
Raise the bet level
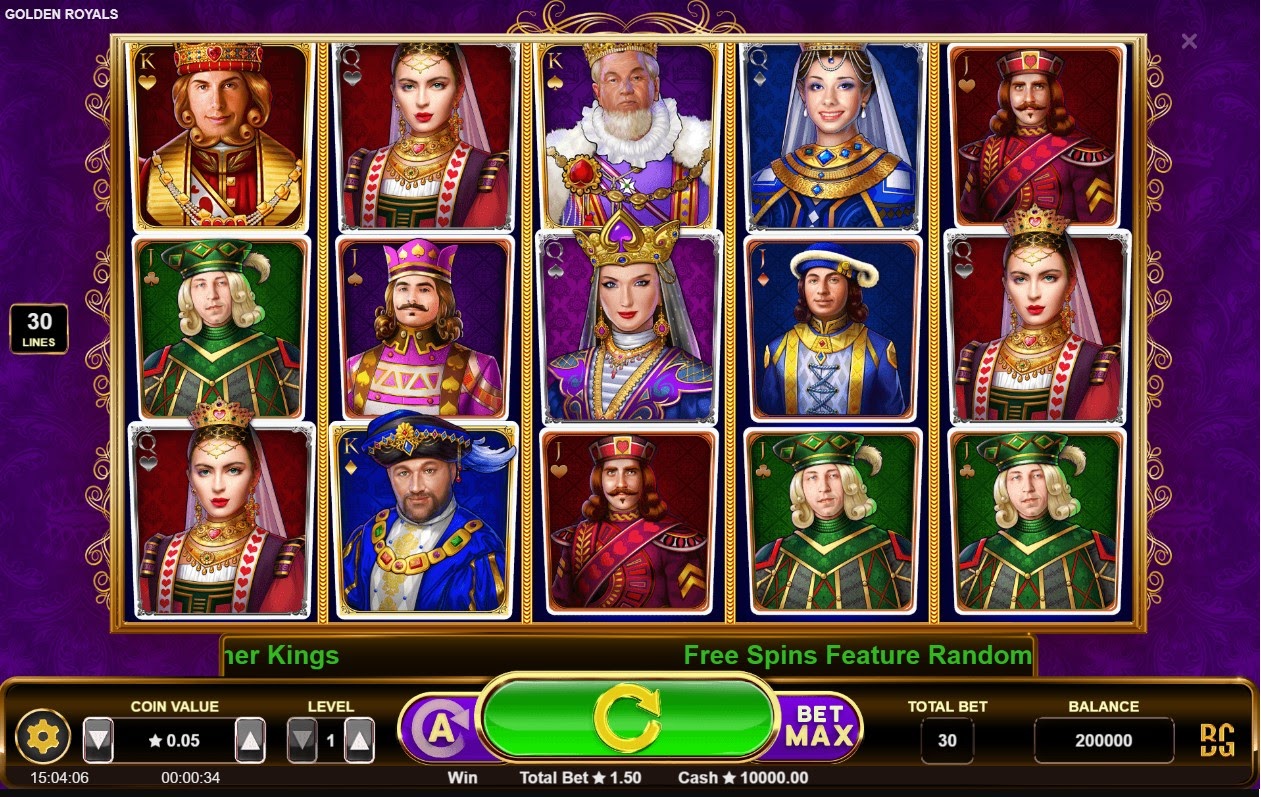[359, 740]
